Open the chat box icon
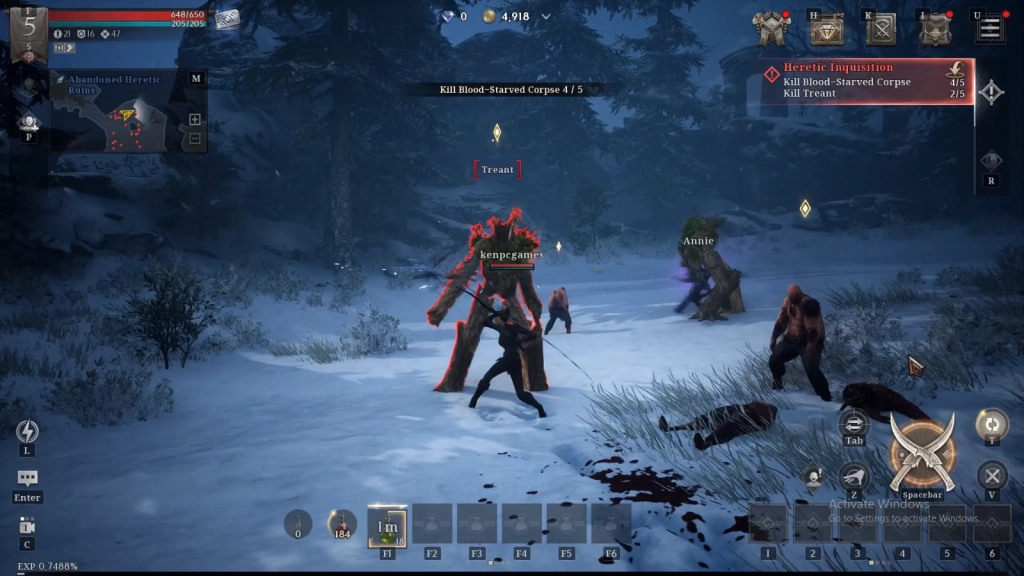The width and height of the screenshot is (1024, 576). pyautogui.click(x=28, y=479)
